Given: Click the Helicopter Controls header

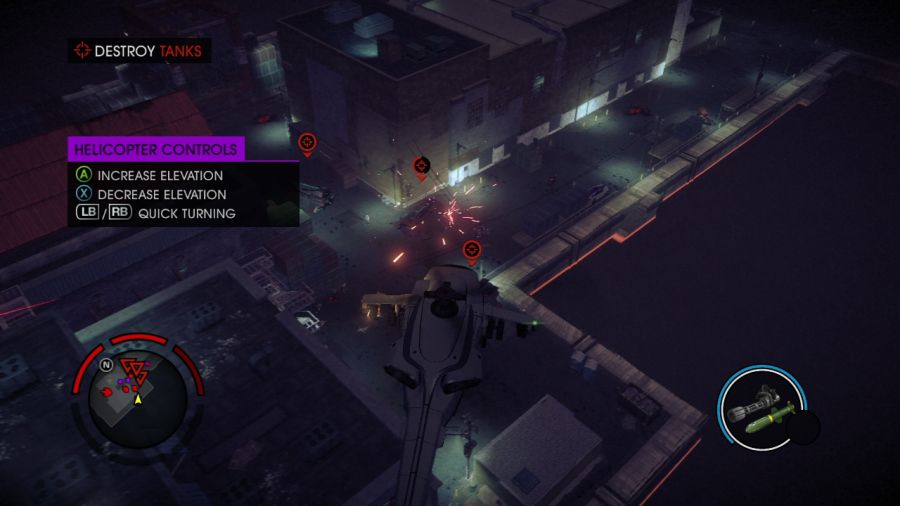Looking at the screenshot, I should (x=156, y=149).
